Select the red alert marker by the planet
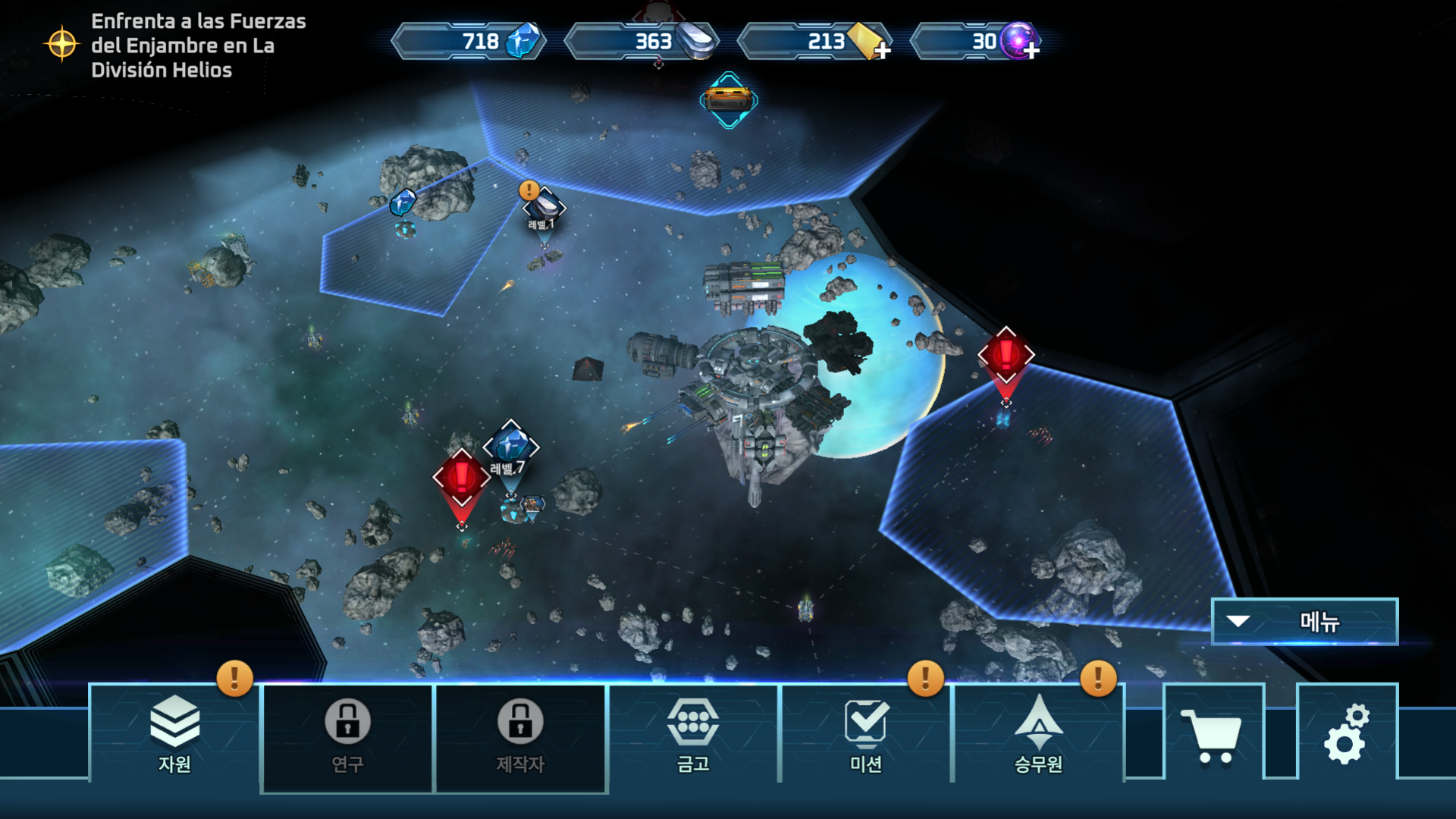Screen dimensions: 1456x819 [x=1006, y=355]
